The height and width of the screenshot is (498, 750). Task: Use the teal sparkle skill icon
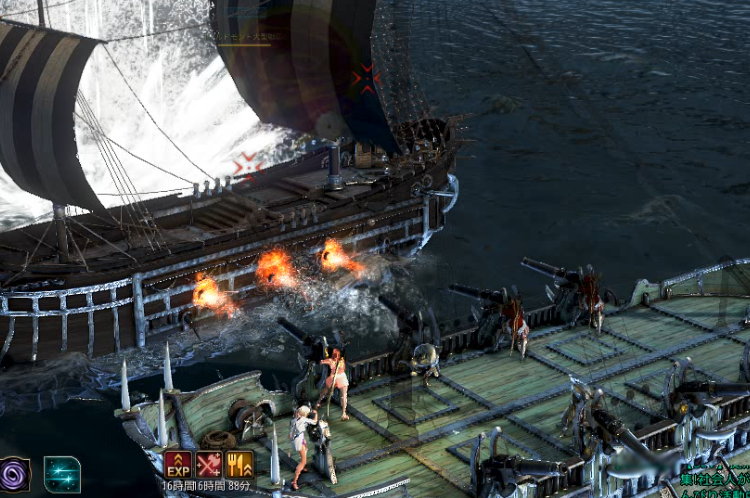(62, 474)
